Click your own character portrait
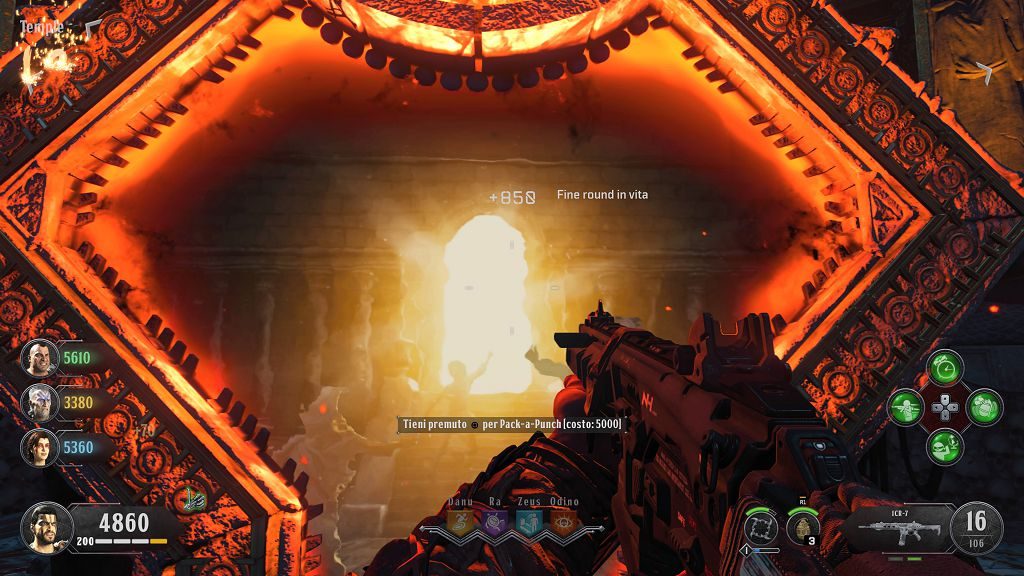The width and height of the screenshot is (1024, 576). 46,527
